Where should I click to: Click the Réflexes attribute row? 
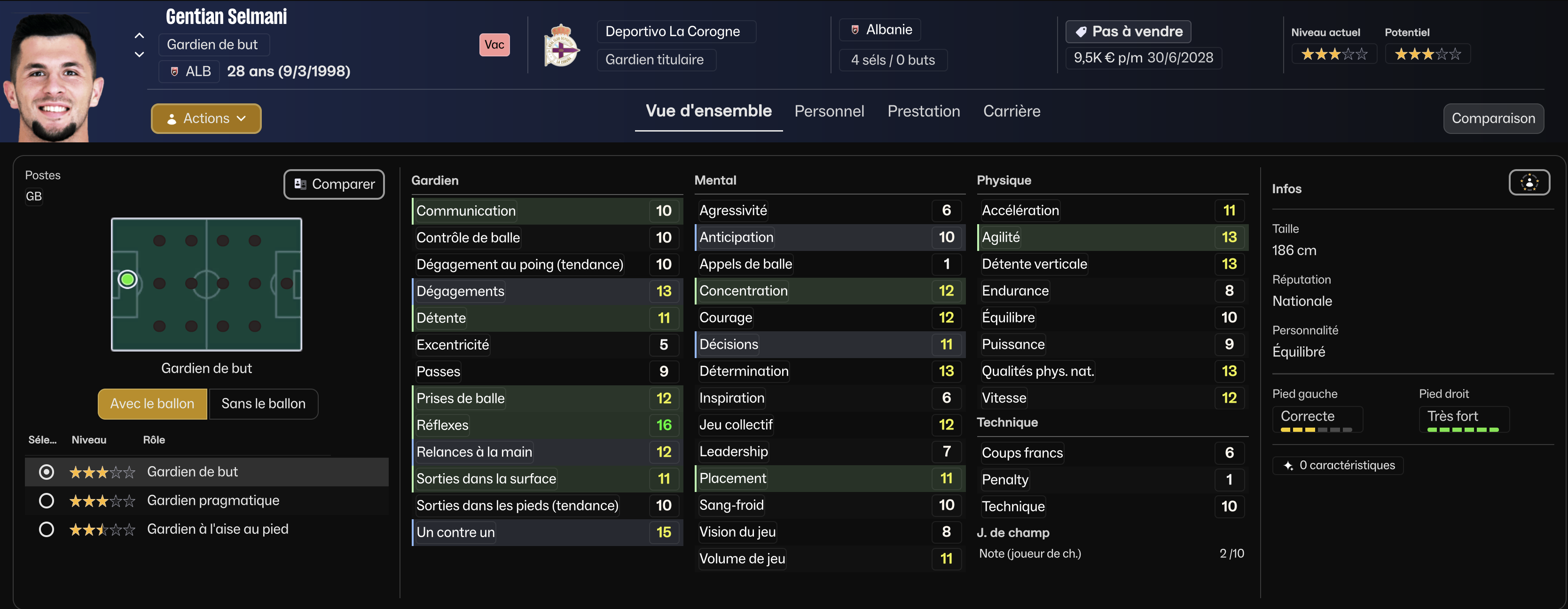[546, 425]
